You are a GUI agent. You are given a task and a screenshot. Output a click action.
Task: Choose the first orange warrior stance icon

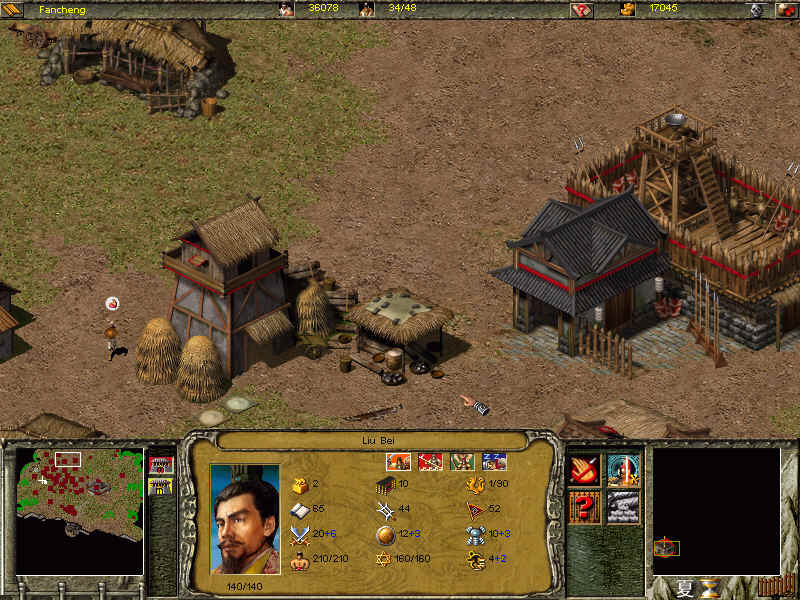click(398, 461)
